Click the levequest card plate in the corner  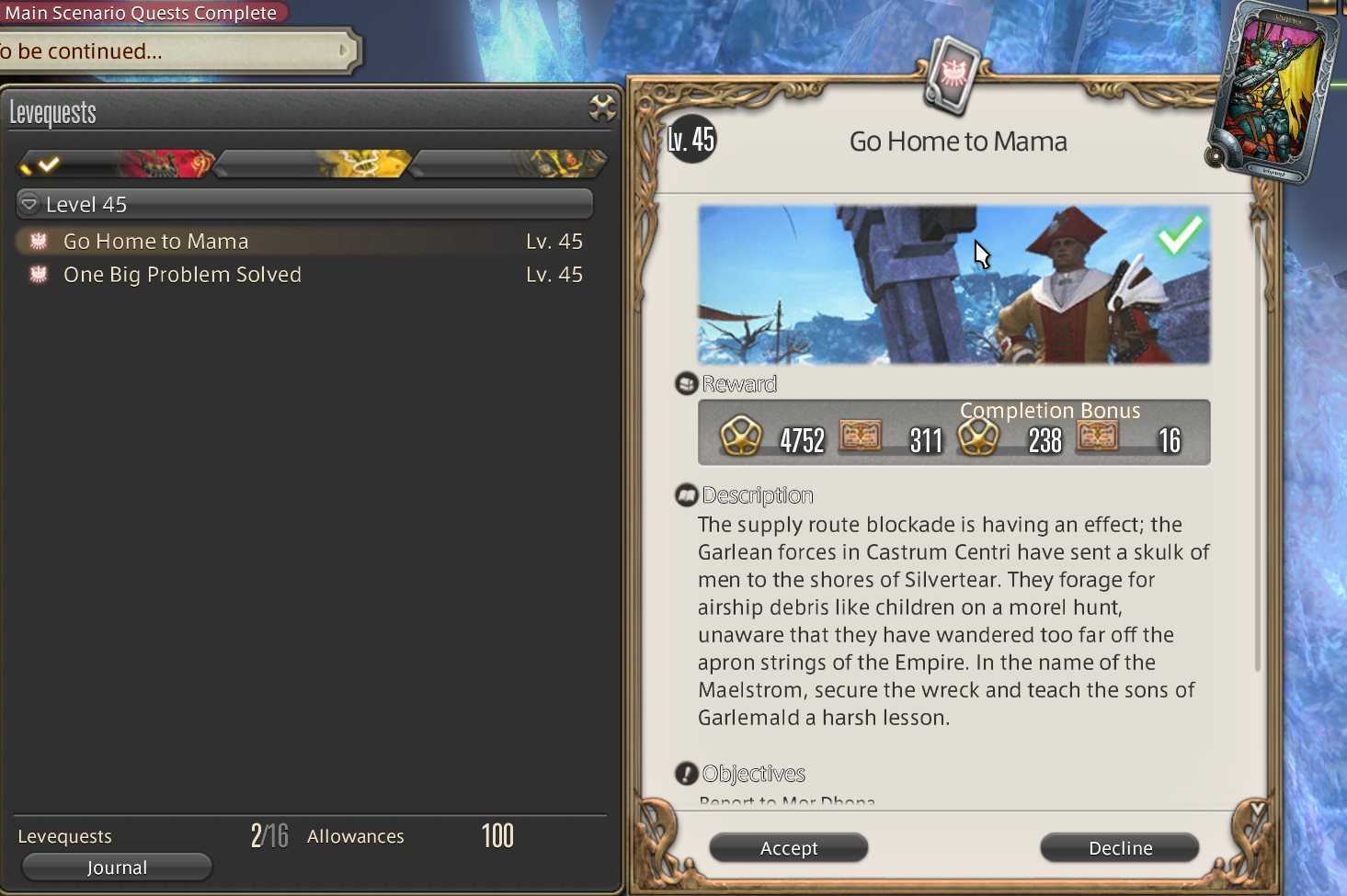(1273, 92)
